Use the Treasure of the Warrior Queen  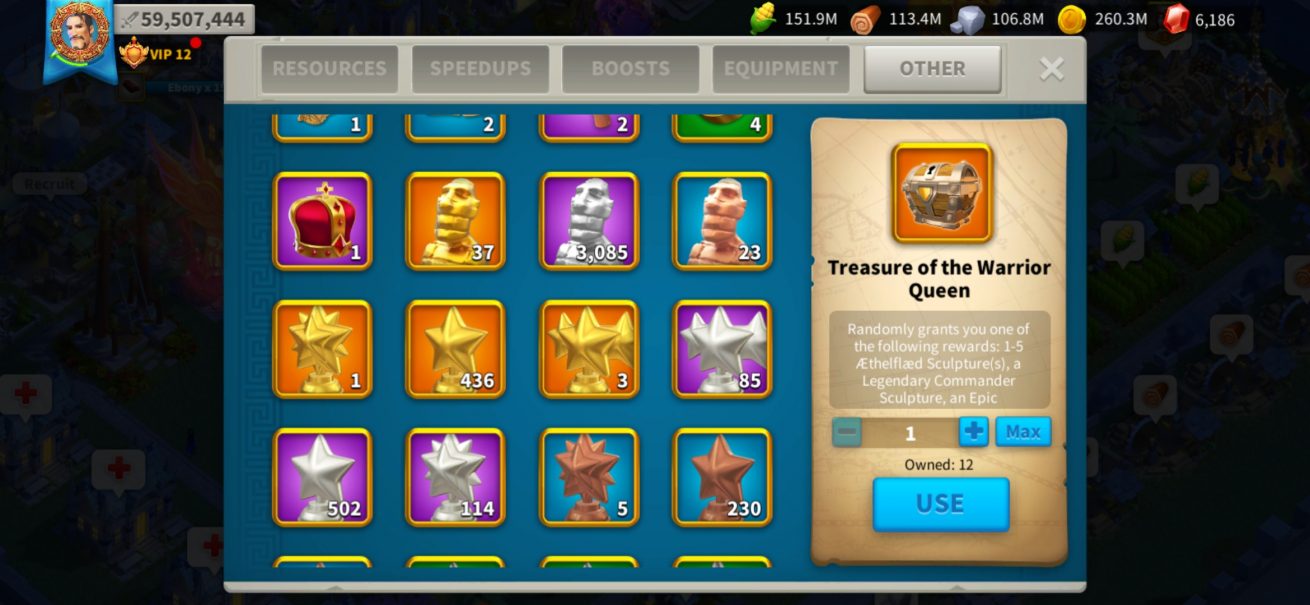point(940,504)
